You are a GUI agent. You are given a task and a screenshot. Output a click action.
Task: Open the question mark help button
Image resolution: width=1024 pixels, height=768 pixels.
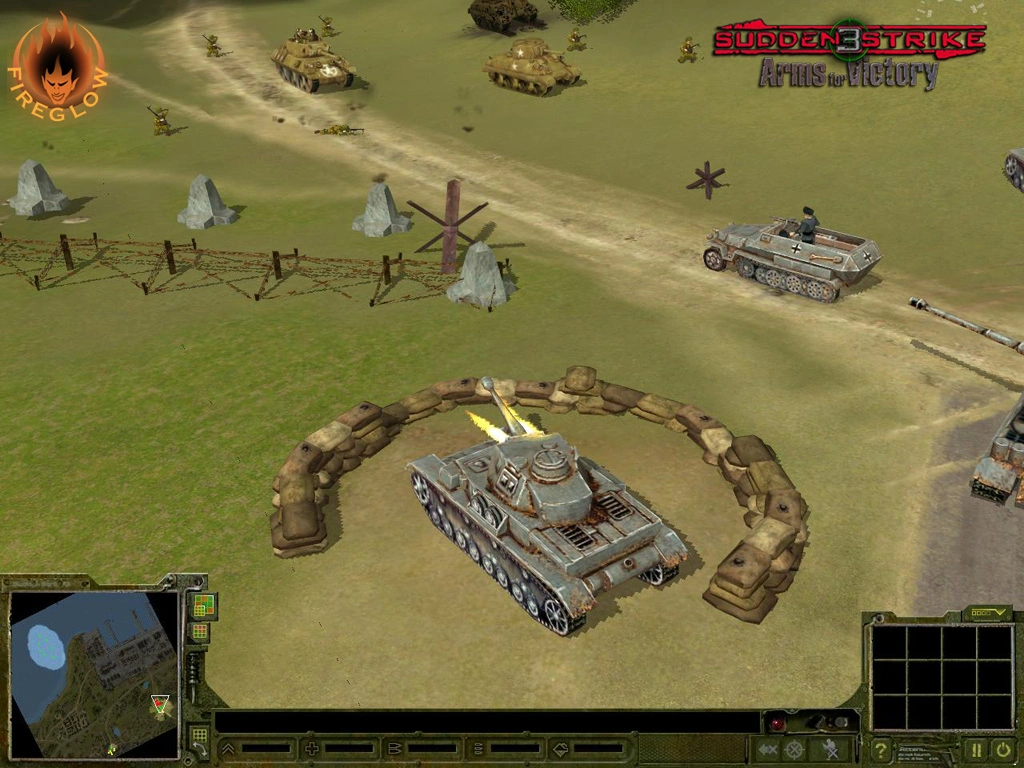pos(881,749)
